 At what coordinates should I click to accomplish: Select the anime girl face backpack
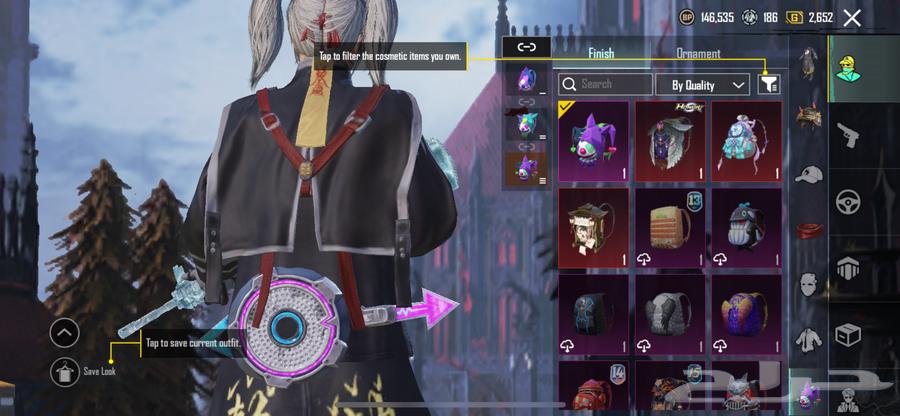(x=593, y=227)
